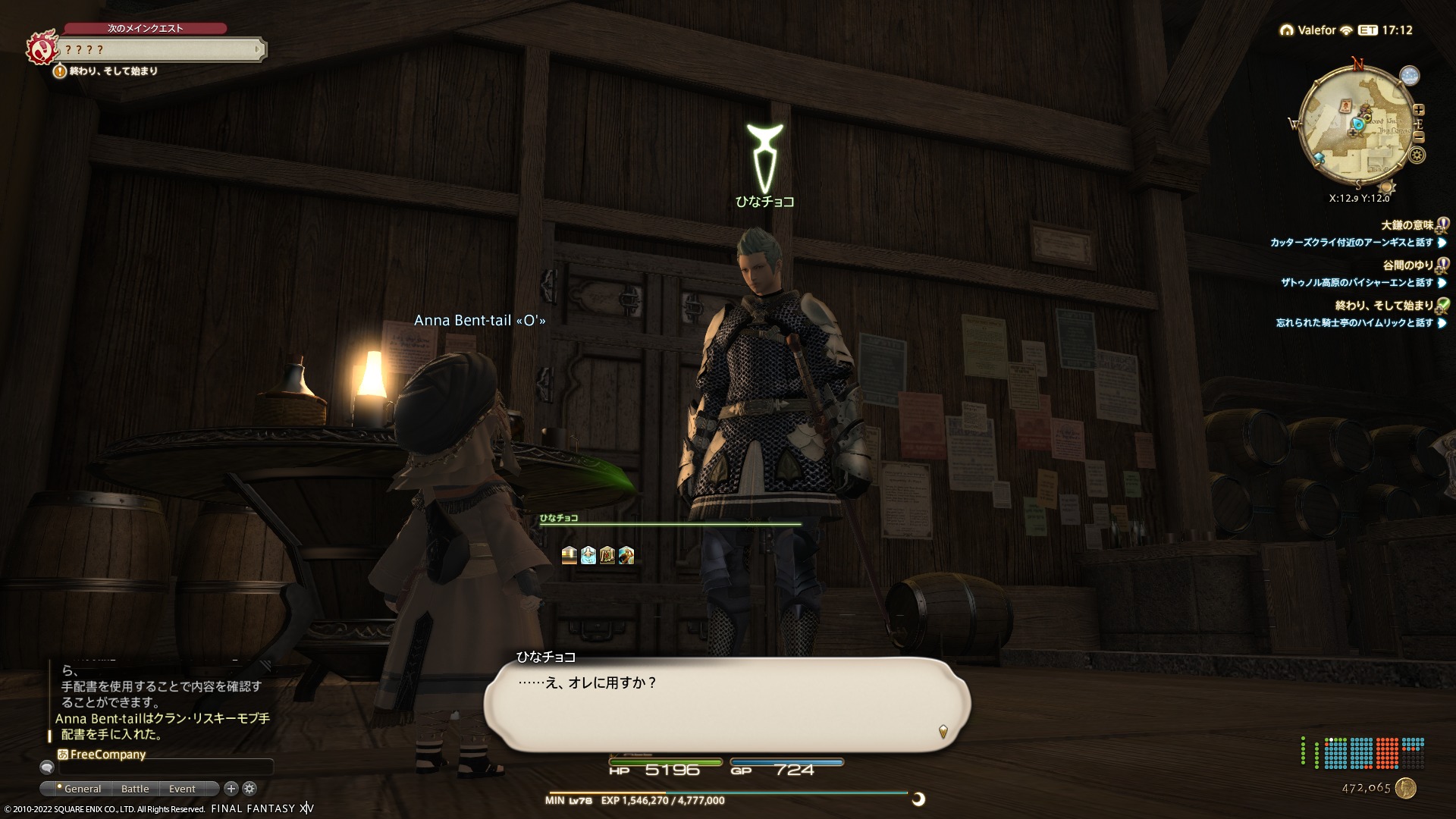Screen dimensions: 1456x819
Task: Switch to the Battle chat tab
Action: coord(135,789)
